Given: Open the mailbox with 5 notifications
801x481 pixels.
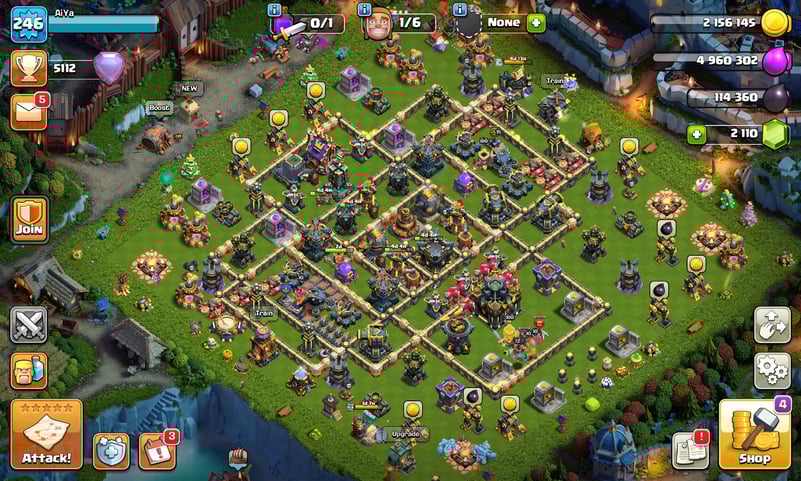Looking at the screenshot, I should [x=28, y=112].
